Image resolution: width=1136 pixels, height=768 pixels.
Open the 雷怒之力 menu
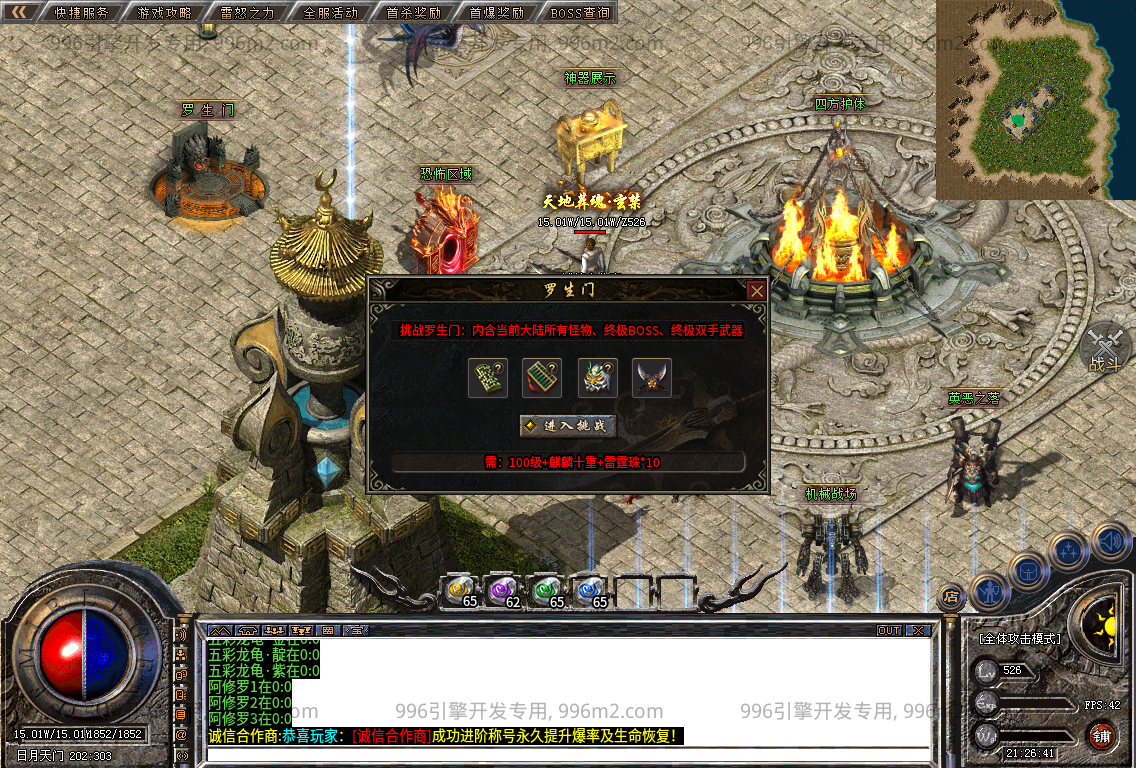coord(247,13)
